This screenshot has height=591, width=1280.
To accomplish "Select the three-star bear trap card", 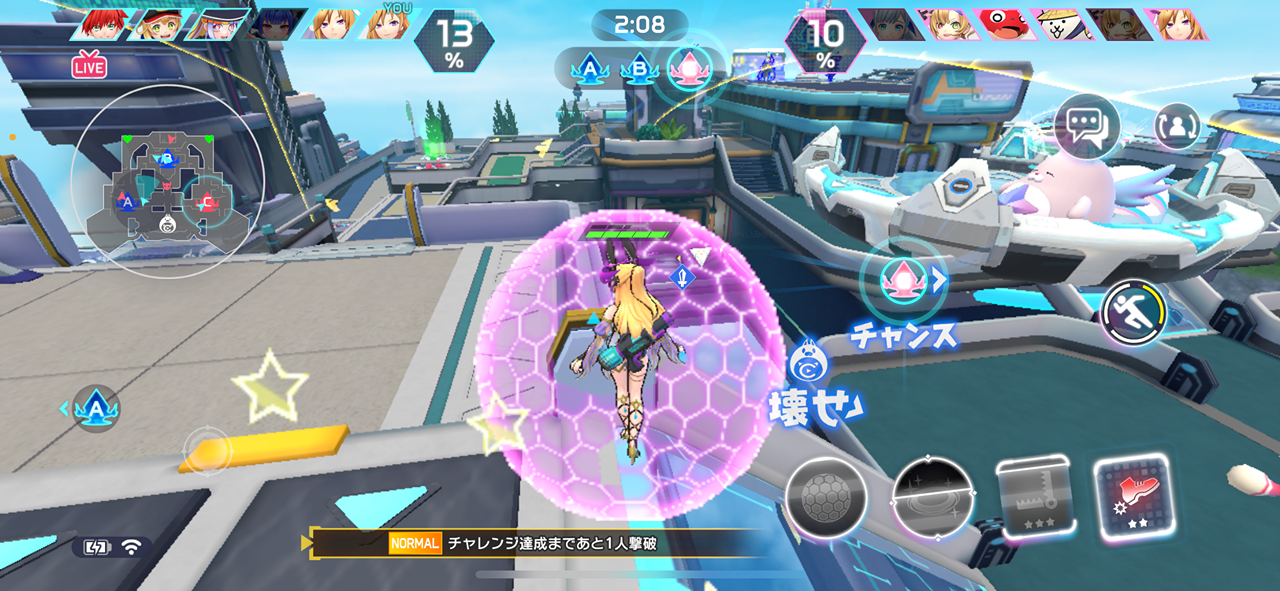I will tap(1035, 497).
